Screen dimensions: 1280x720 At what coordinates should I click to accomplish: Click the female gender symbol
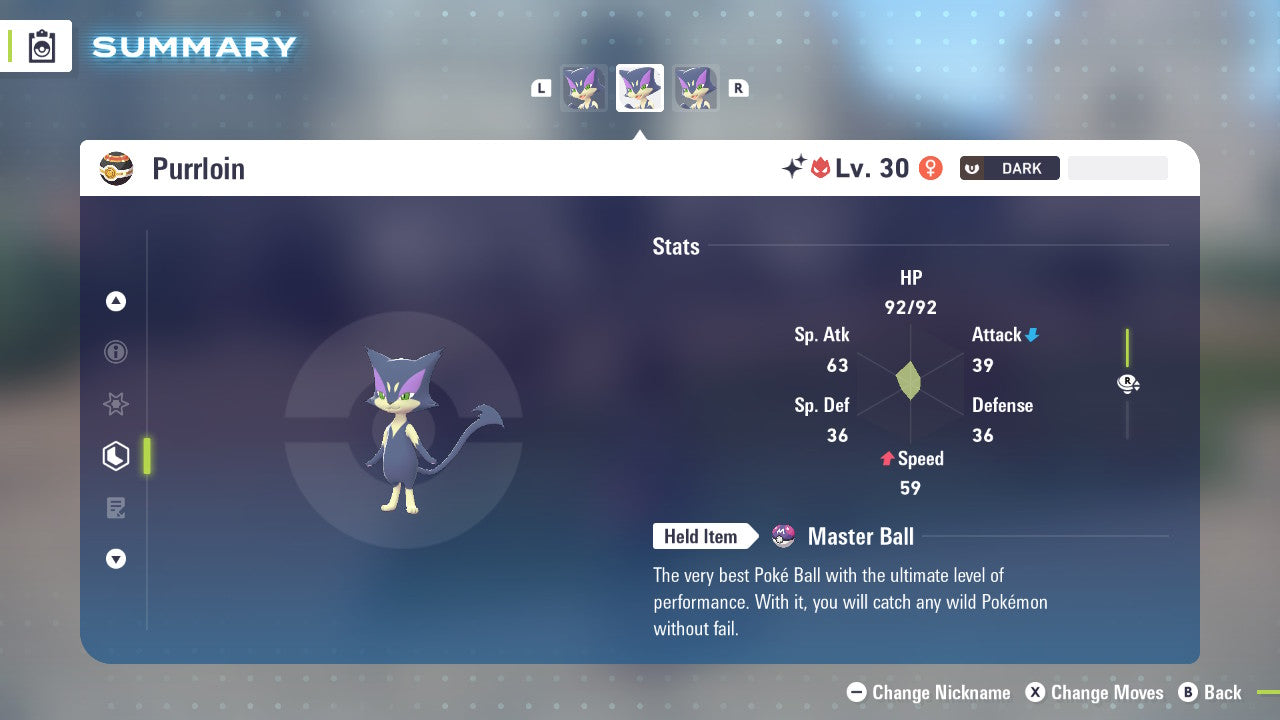931,168
